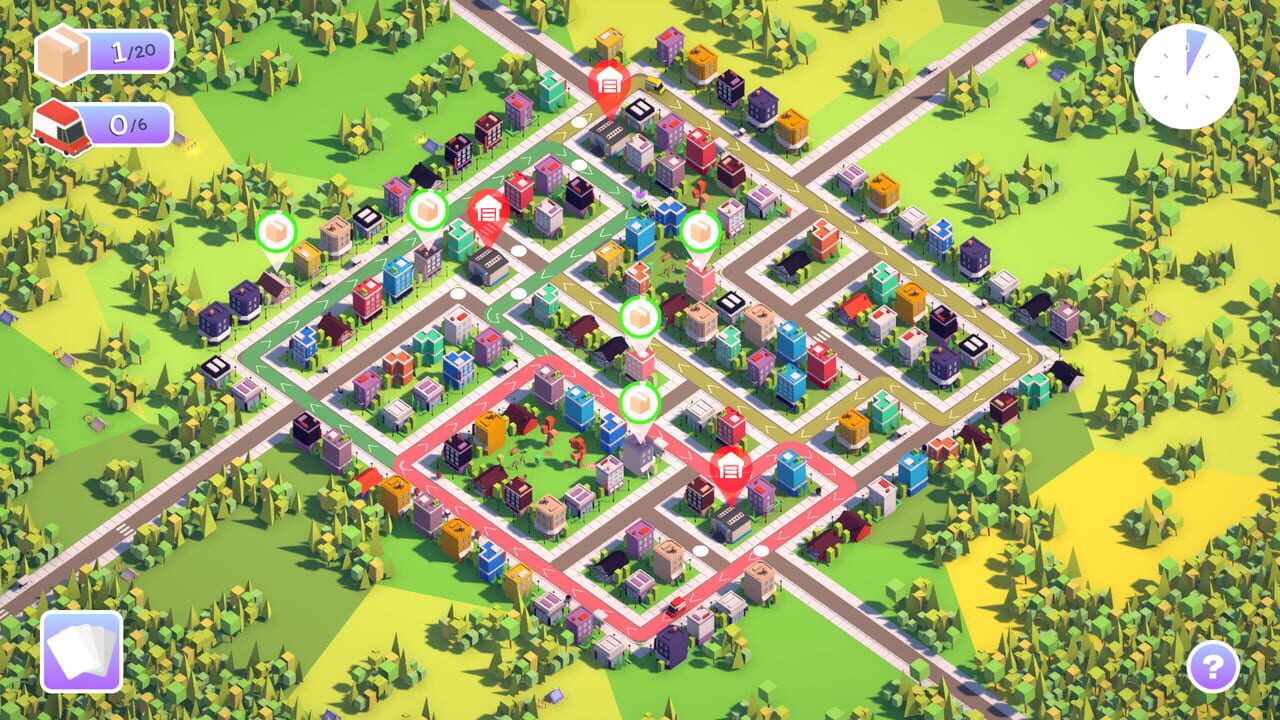Click the package pickup marker in city center
The image size is (1280, 720).
pos(638,315)
